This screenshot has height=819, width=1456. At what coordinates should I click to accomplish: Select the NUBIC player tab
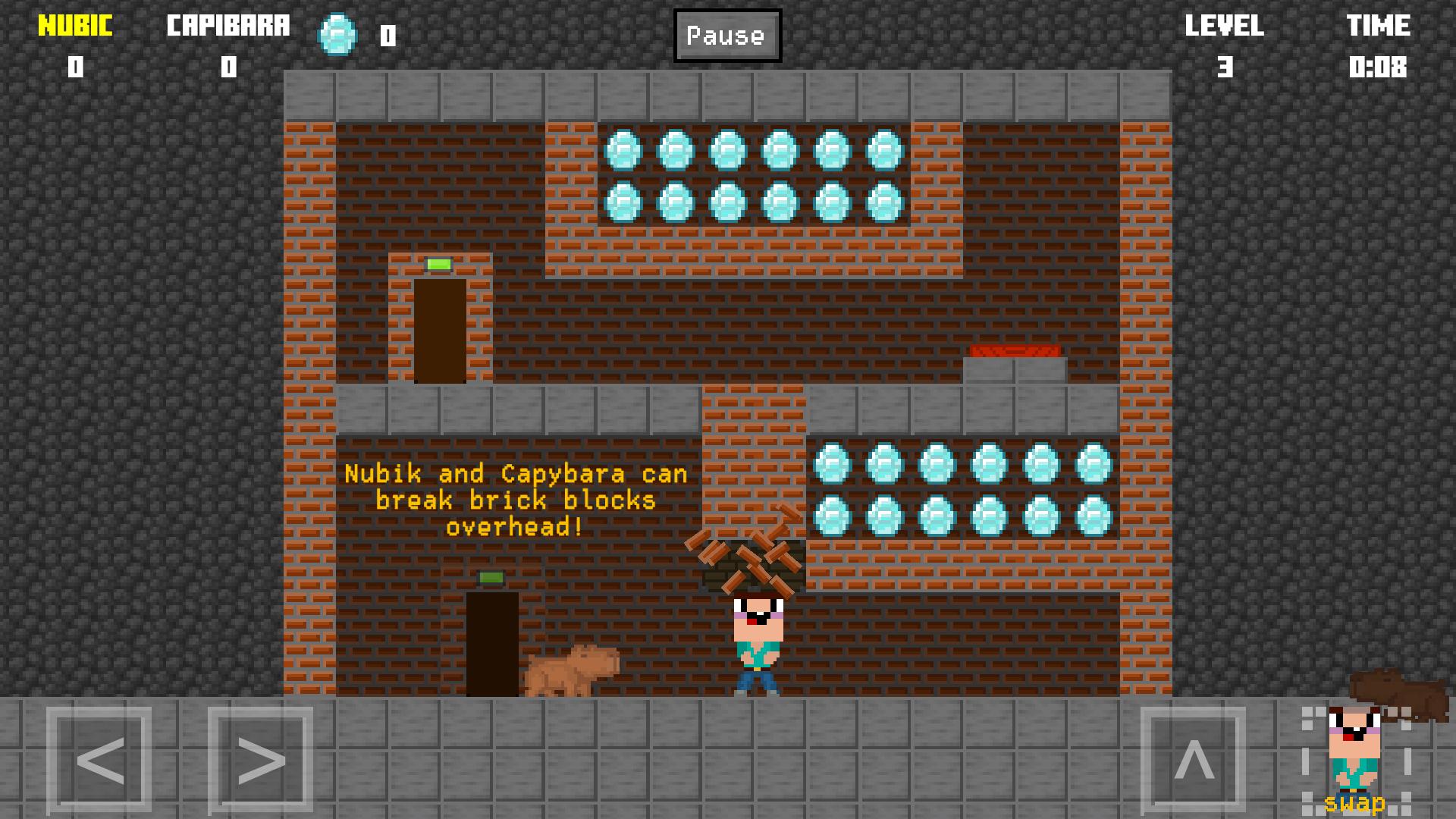point(73,25)
